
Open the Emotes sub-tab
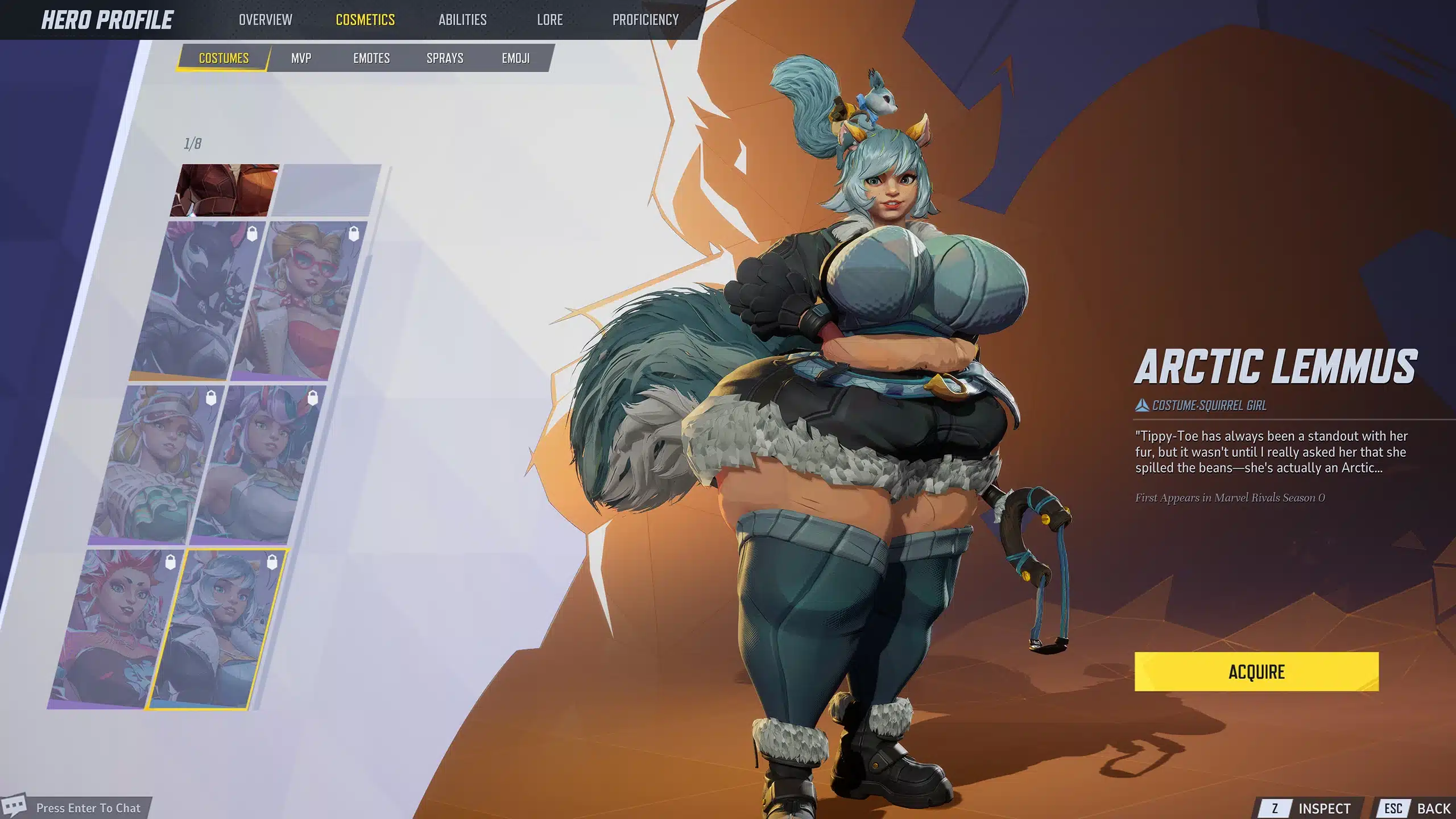[371, 58]
